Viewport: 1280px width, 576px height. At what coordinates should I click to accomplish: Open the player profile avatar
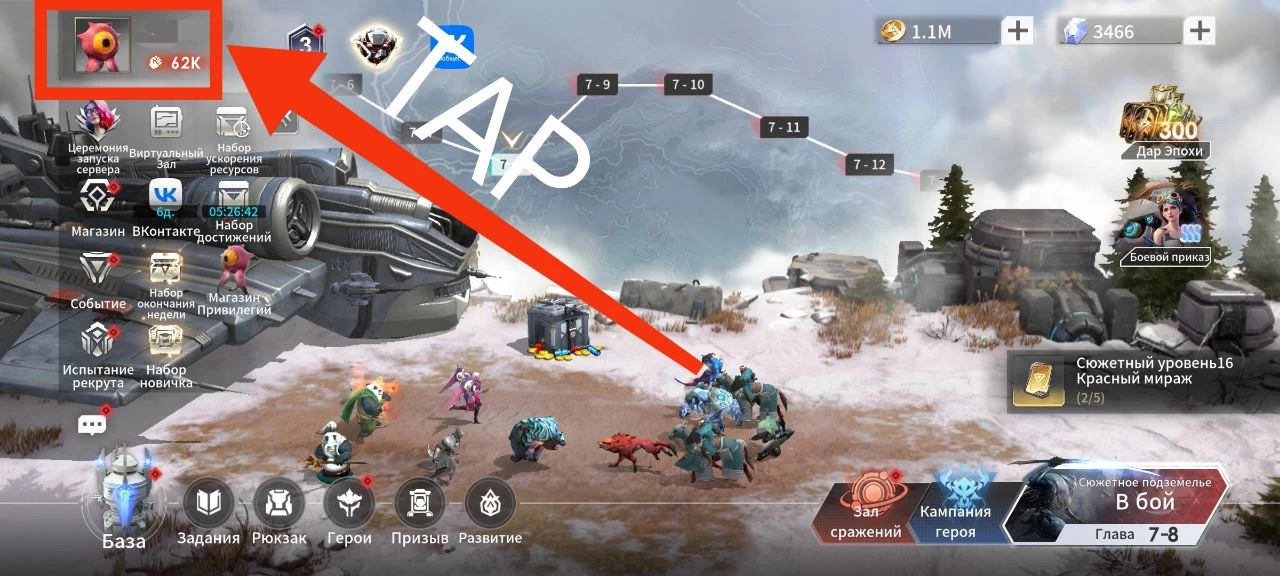(x=104, y=46)
